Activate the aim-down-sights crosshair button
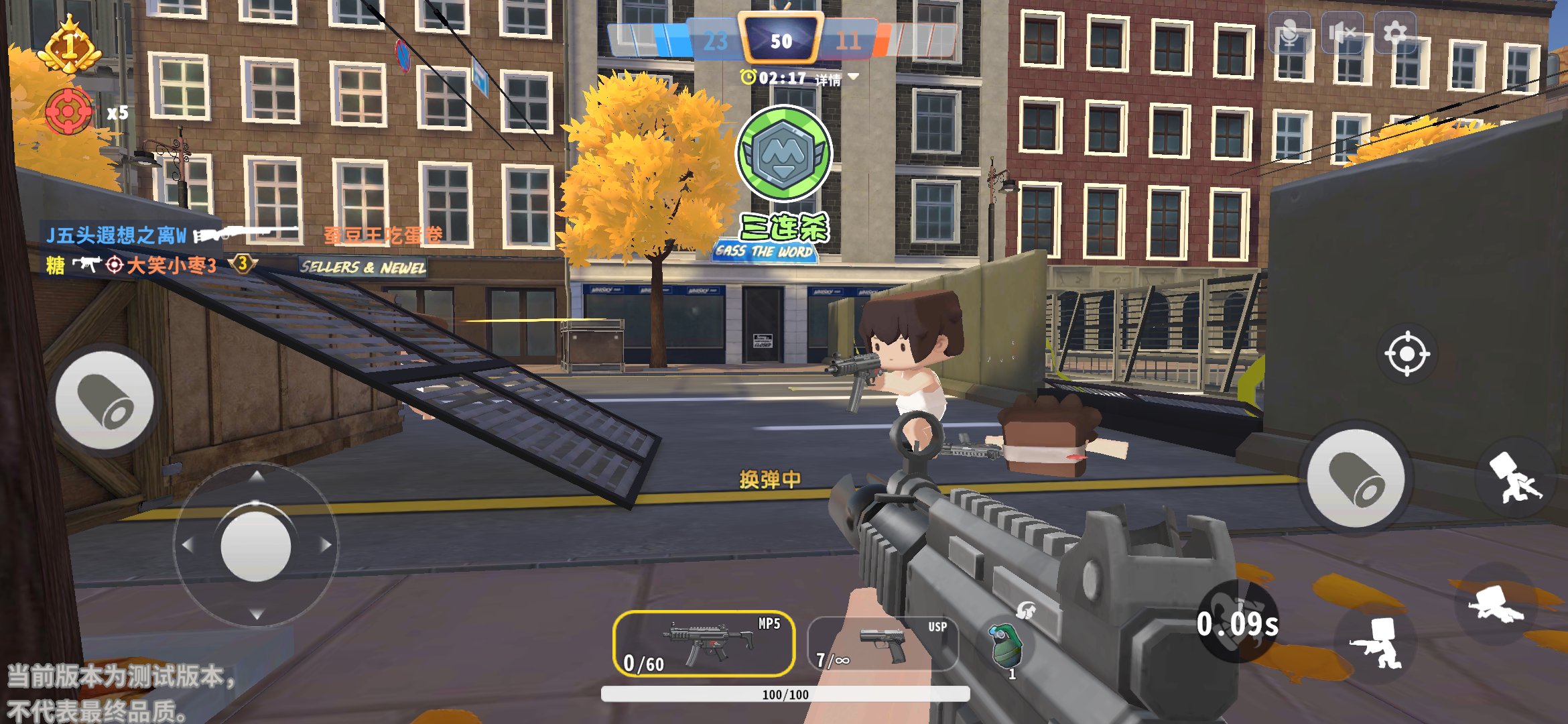This screenshot has height=724, width=1568. tap(1407, 353)
